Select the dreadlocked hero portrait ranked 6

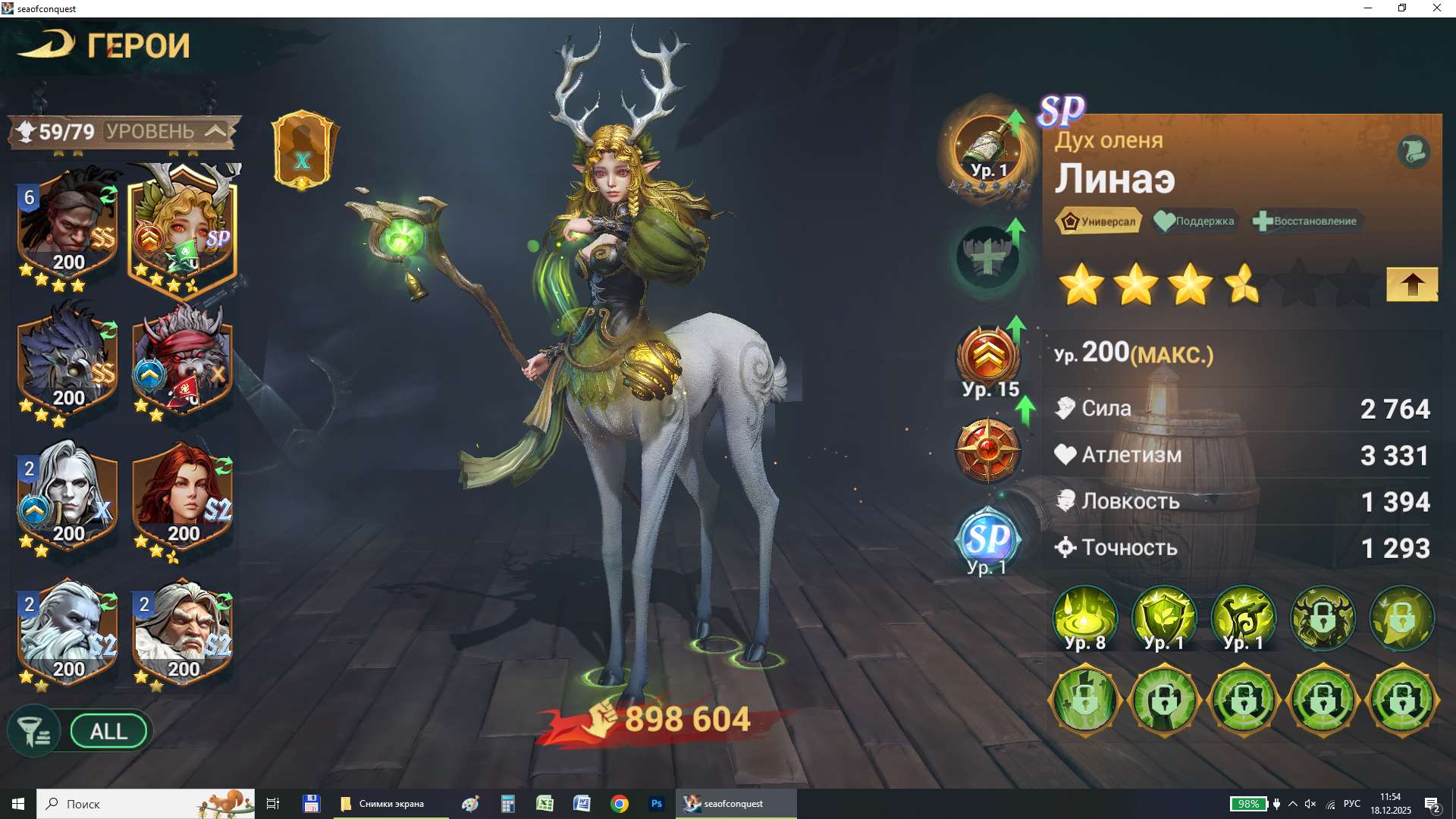point(68,225)
